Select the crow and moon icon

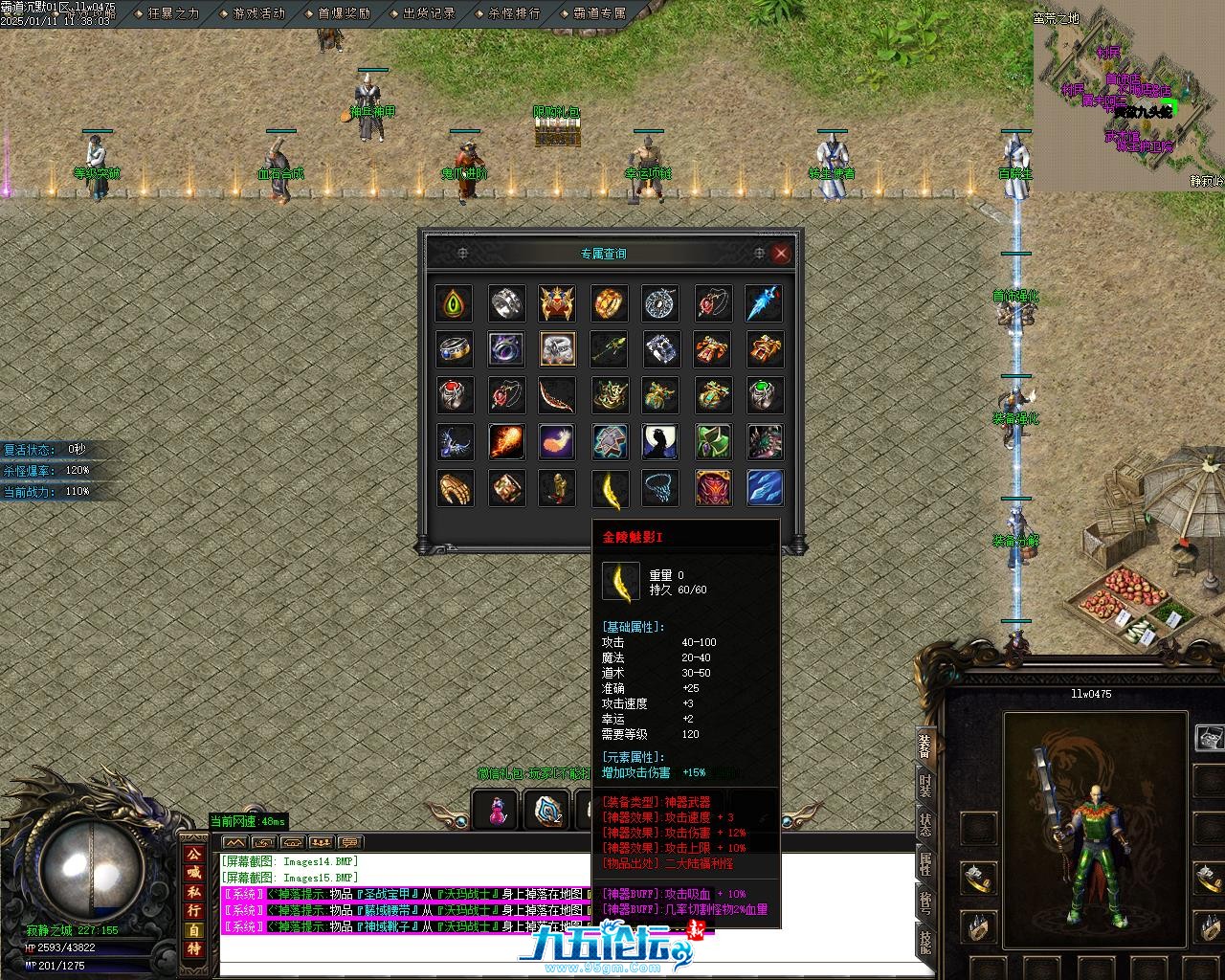point(660,441)
